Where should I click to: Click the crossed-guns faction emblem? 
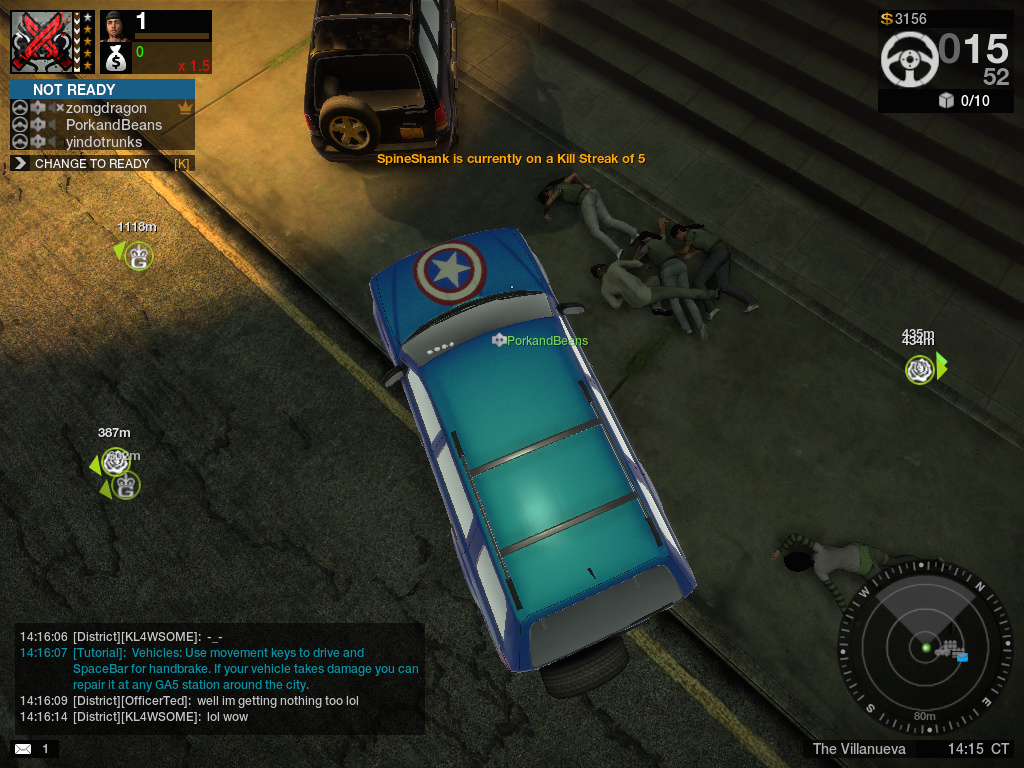click(44, 42)
